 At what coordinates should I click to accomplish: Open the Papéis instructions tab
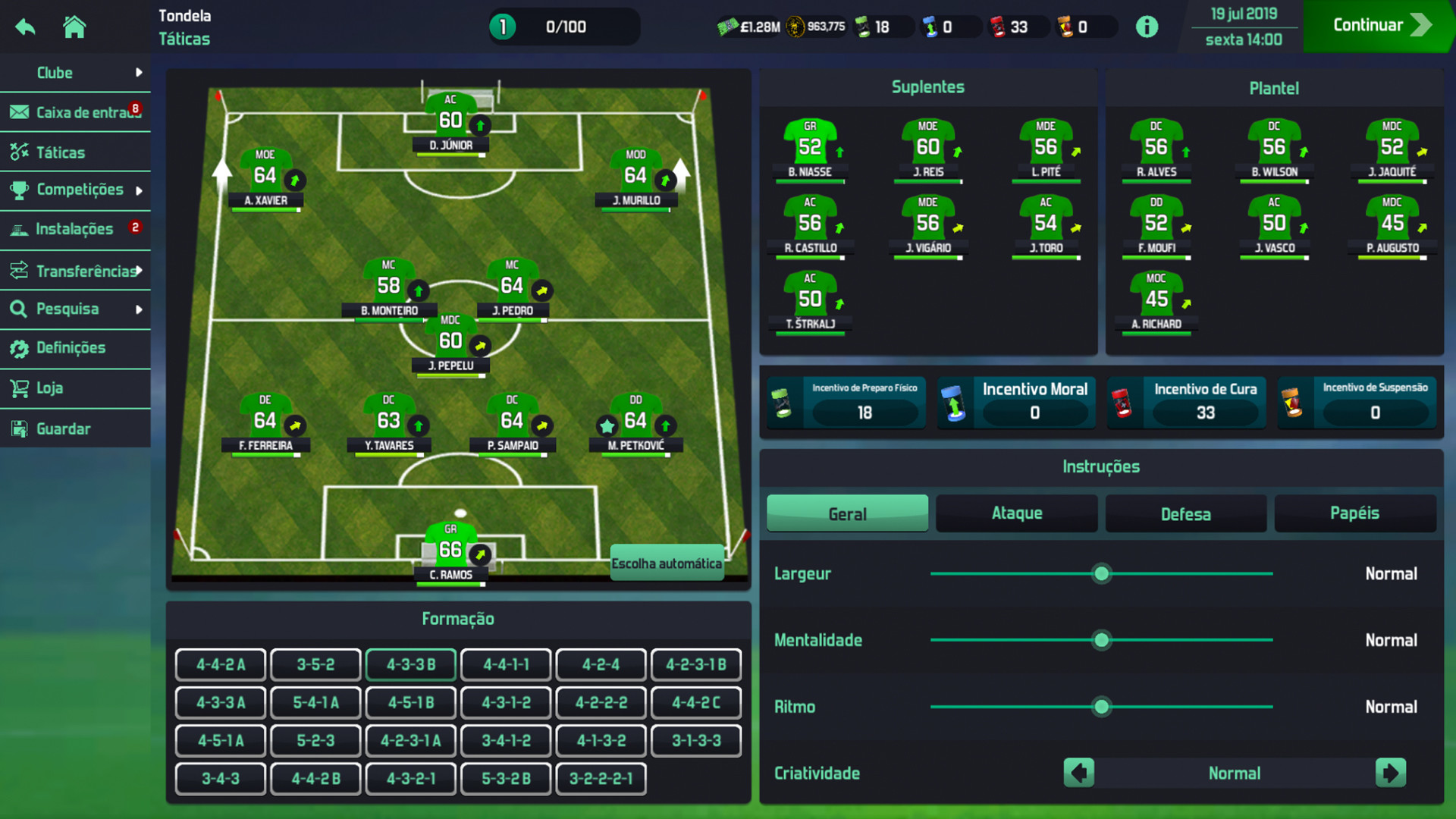(x=1355, y=513)
